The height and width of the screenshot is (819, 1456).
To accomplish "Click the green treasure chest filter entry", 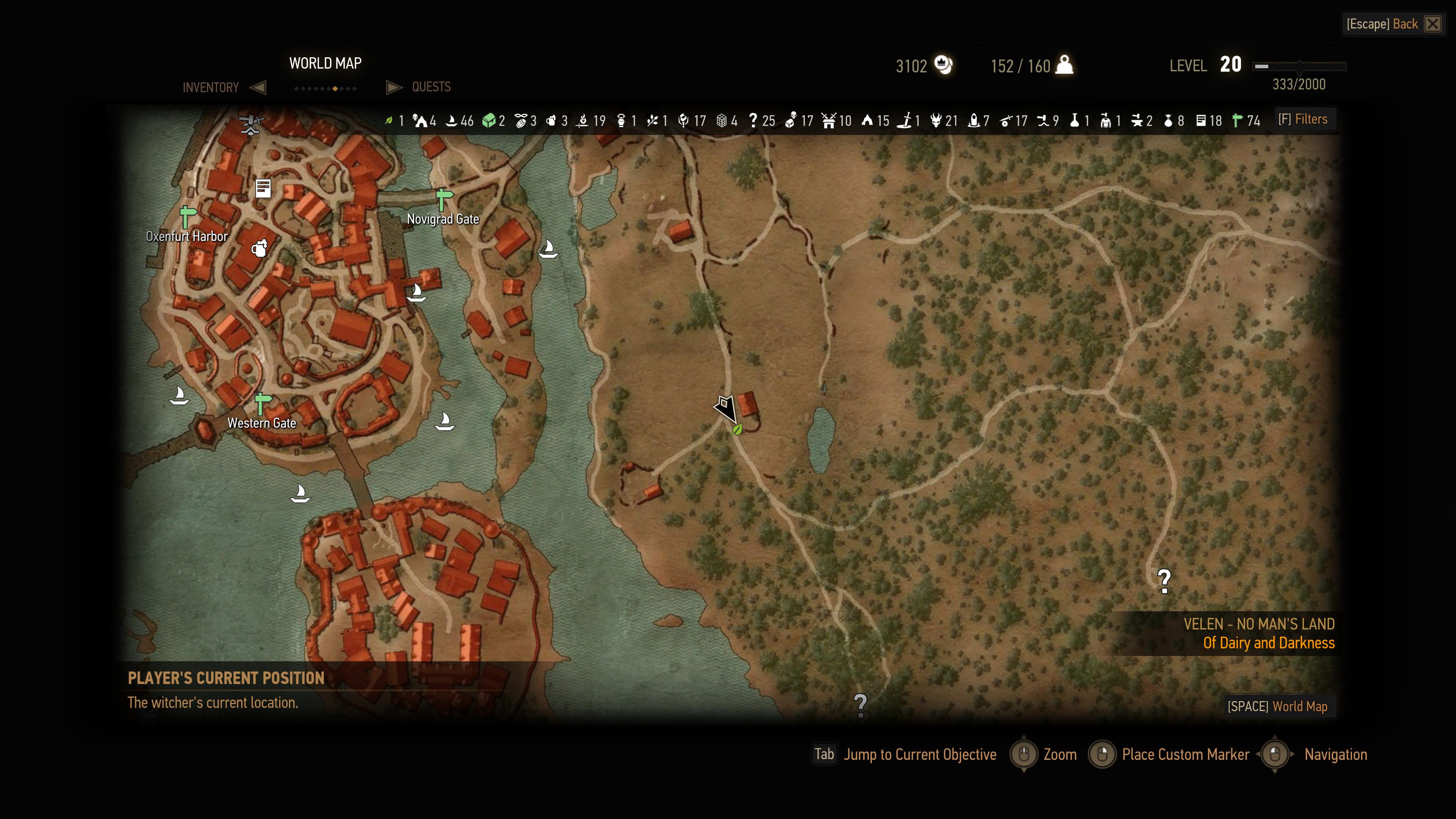I will (x=488, y=121).
